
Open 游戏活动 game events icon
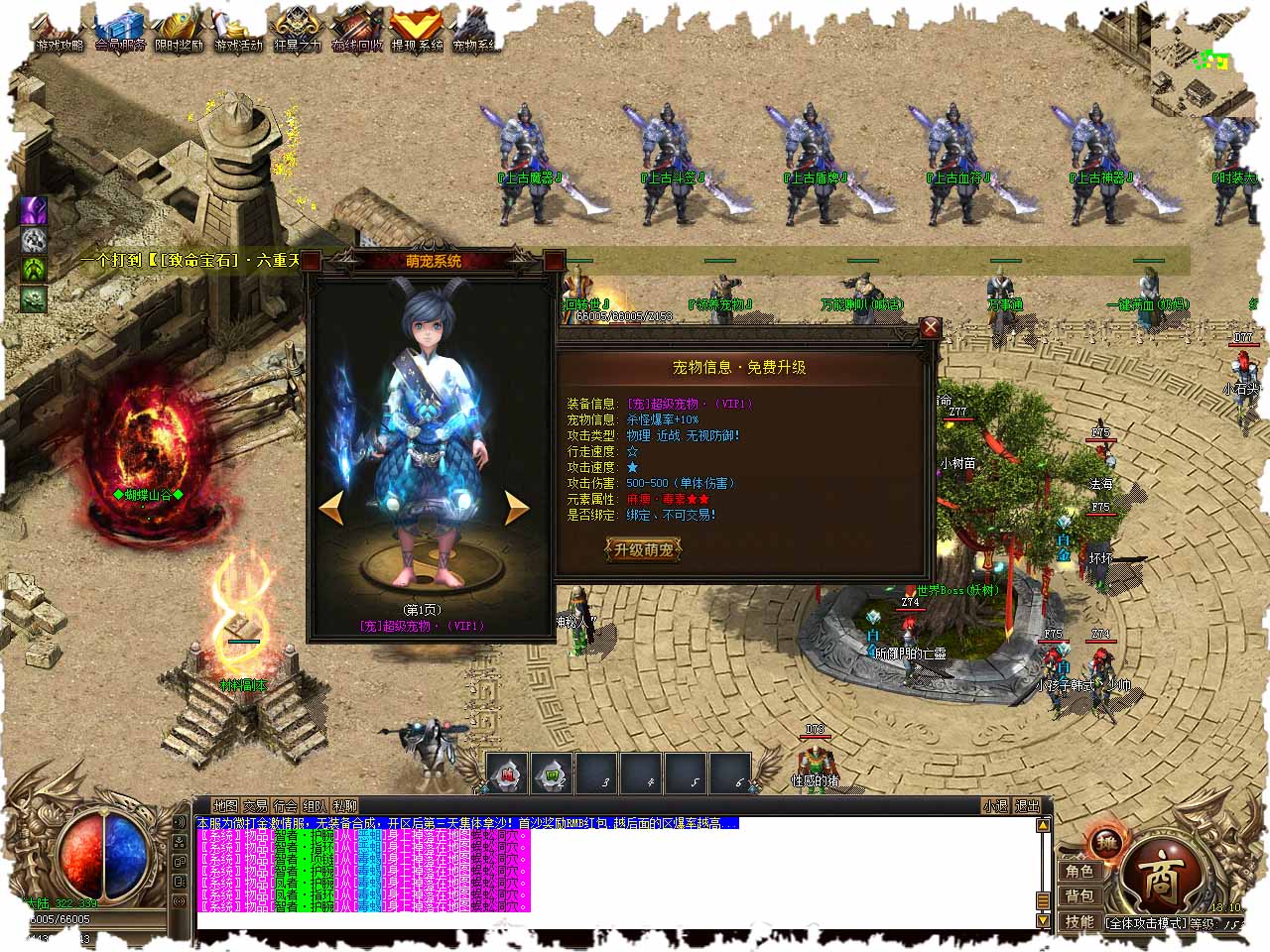click(x=239, y=32)
